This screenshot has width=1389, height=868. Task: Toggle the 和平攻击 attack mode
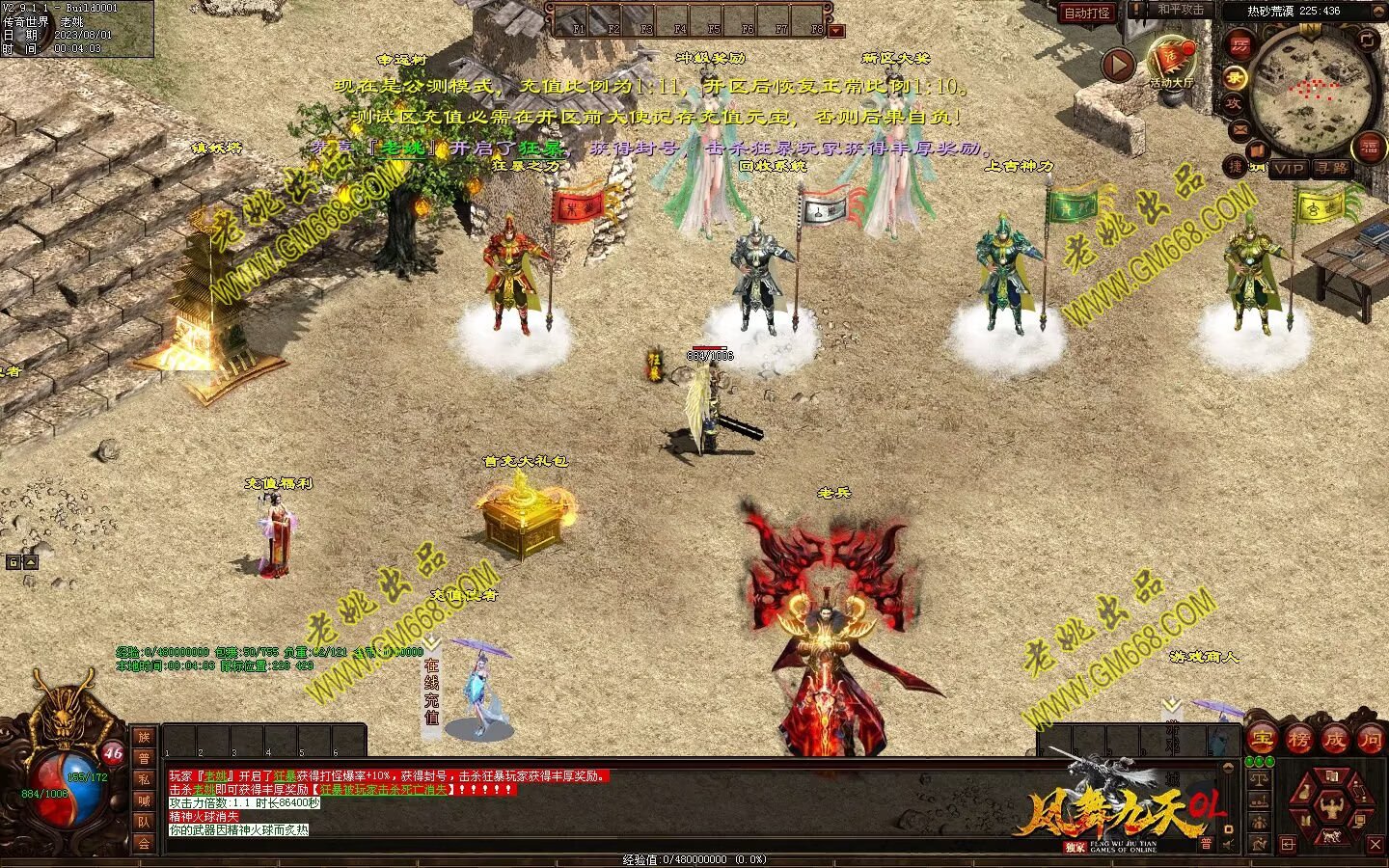coord(1180,11)
